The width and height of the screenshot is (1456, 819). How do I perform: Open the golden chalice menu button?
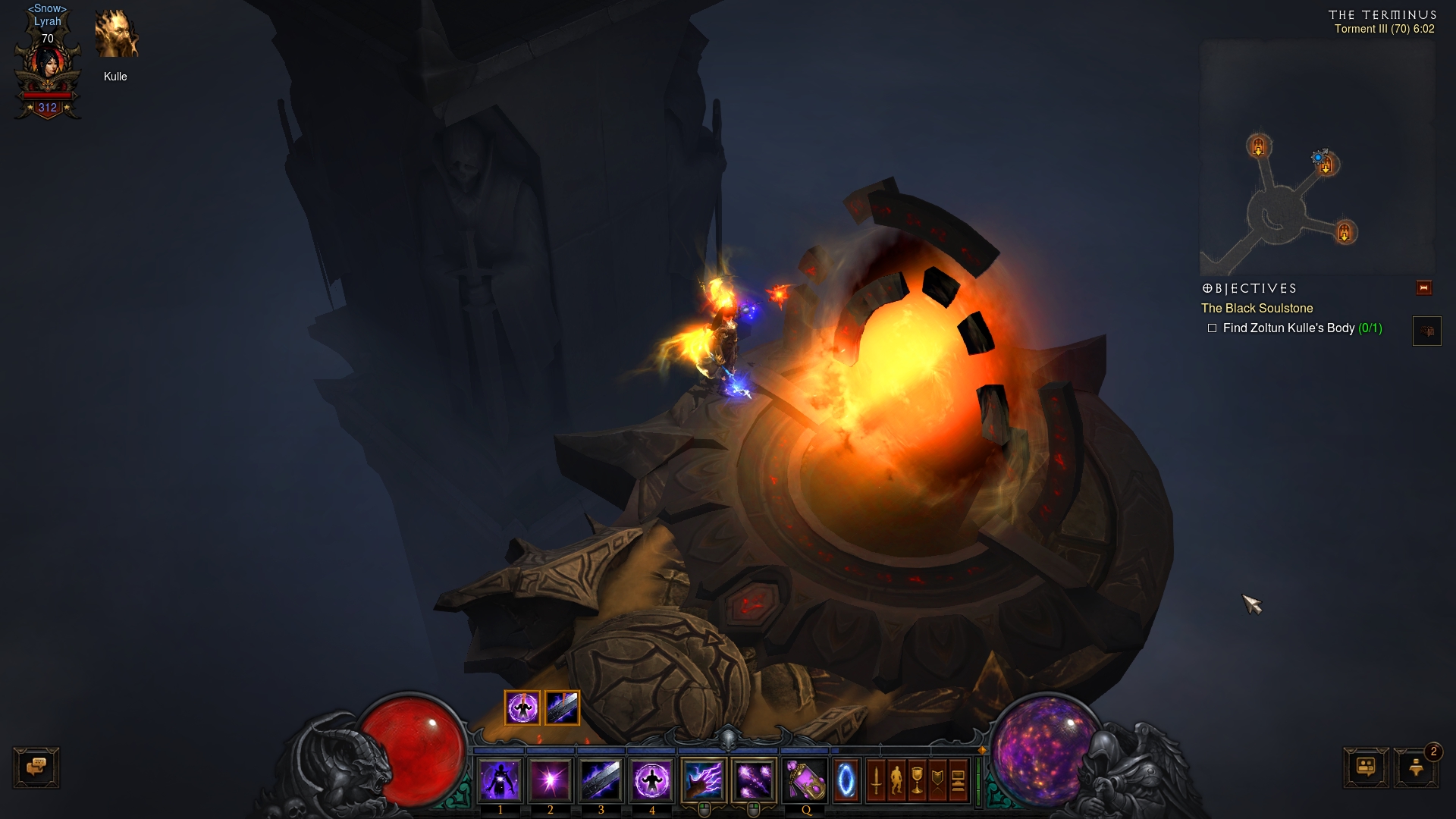(x=917, y=780)
